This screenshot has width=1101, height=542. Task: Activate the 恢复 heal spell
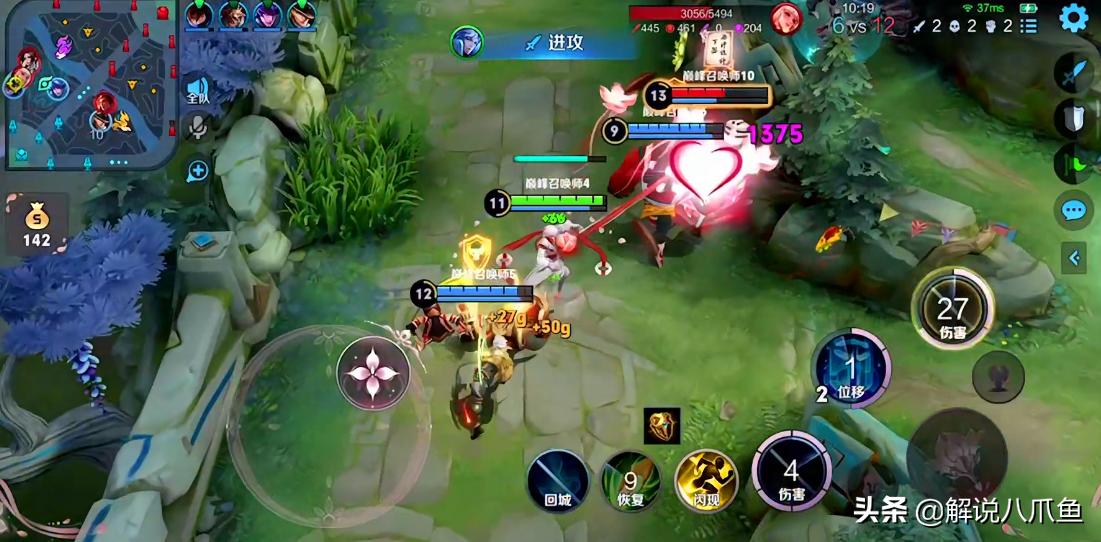point(630,479)
